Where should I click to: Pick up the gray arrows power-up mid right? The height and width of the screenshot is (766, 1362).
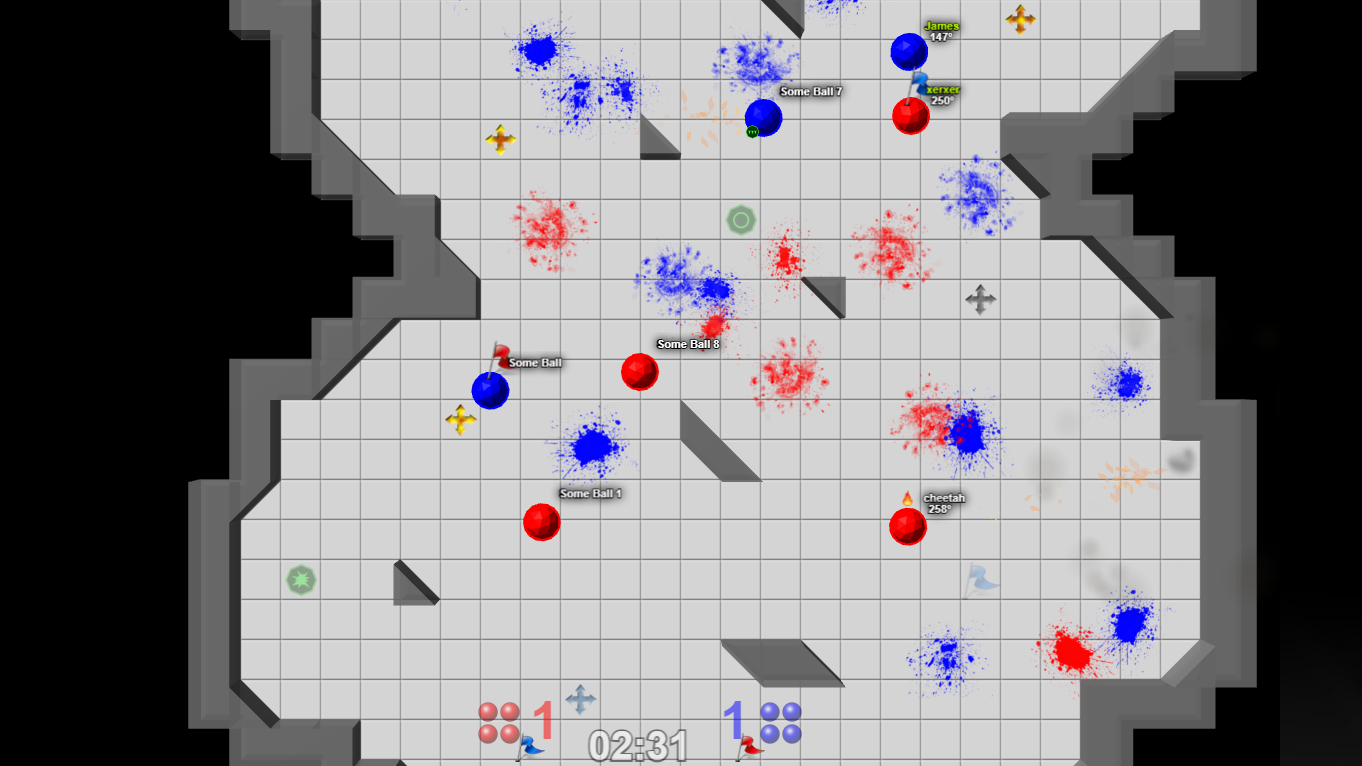(x=981, y=297)
